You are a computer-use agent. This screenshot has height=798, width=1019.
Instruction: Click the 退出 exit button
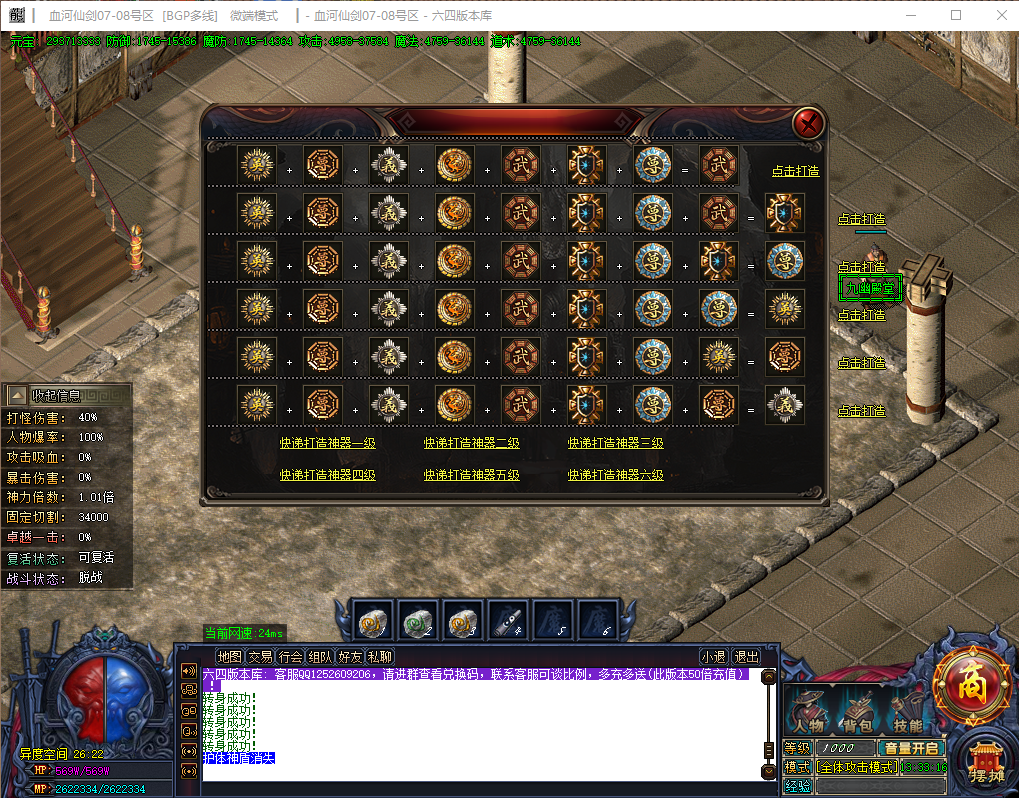pos(746,657)
